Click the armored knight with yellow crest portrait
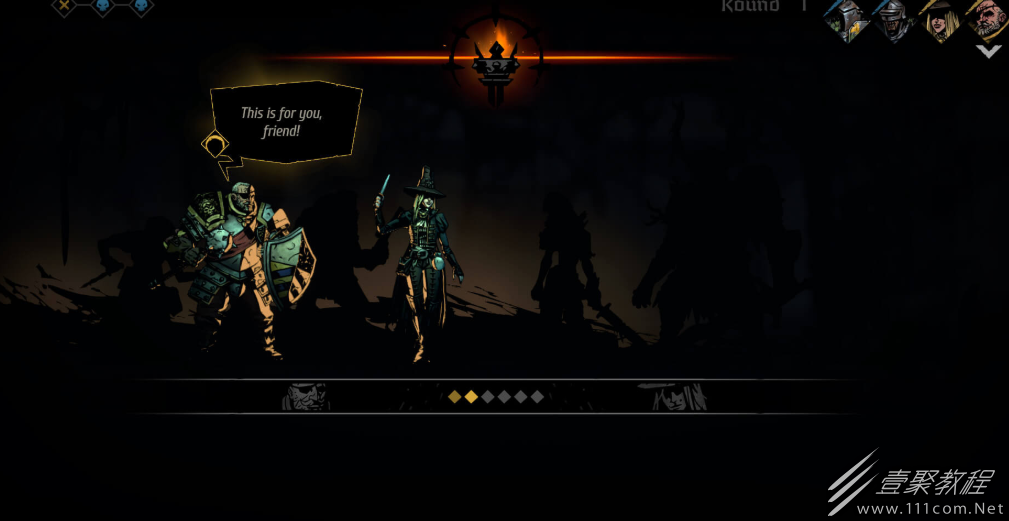The height and width of the screenshot is (521, 1009). [x=845, y=19]
